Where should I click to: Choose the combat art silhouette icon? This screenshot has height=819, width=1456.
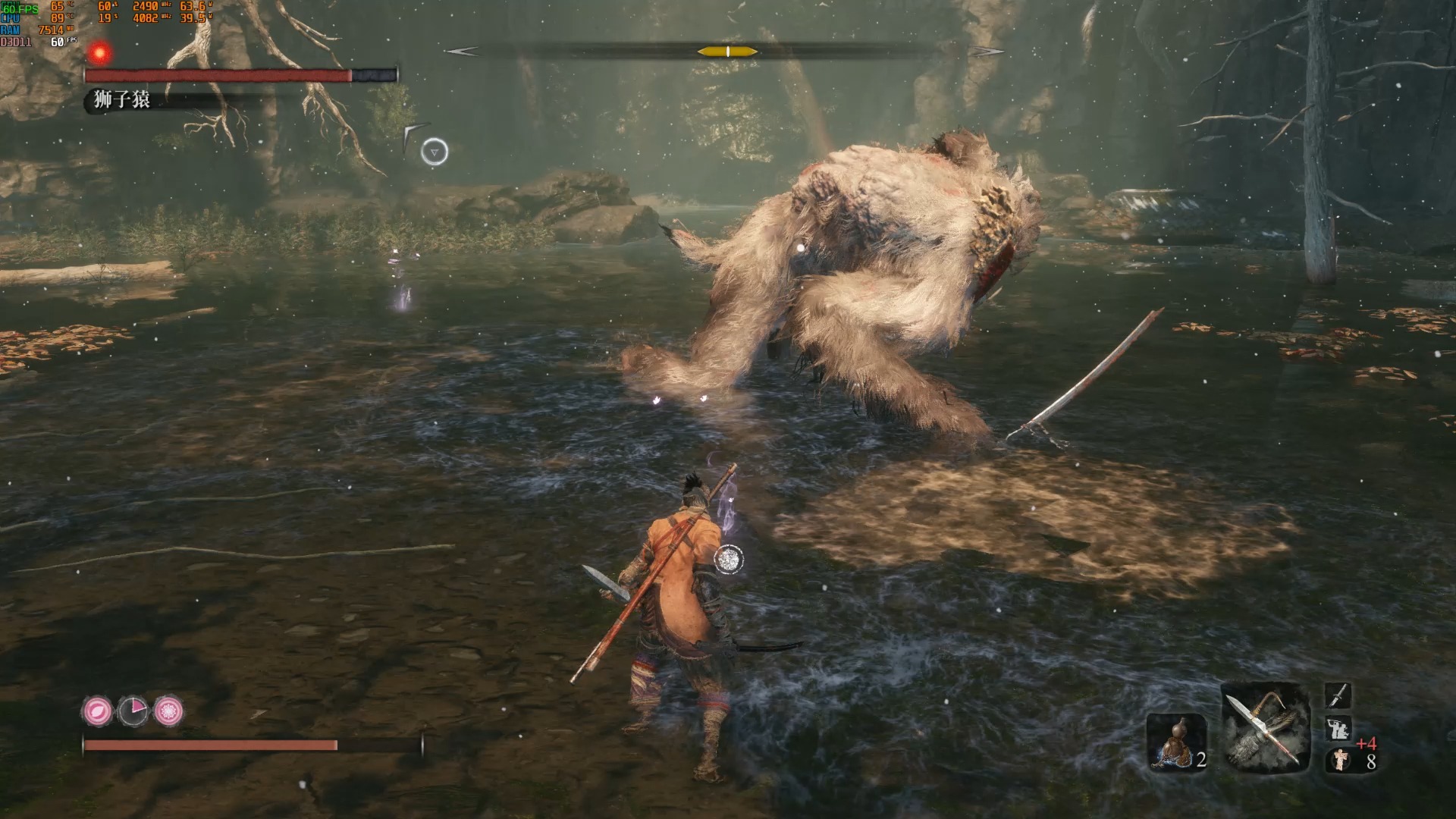pos(1338,729)
